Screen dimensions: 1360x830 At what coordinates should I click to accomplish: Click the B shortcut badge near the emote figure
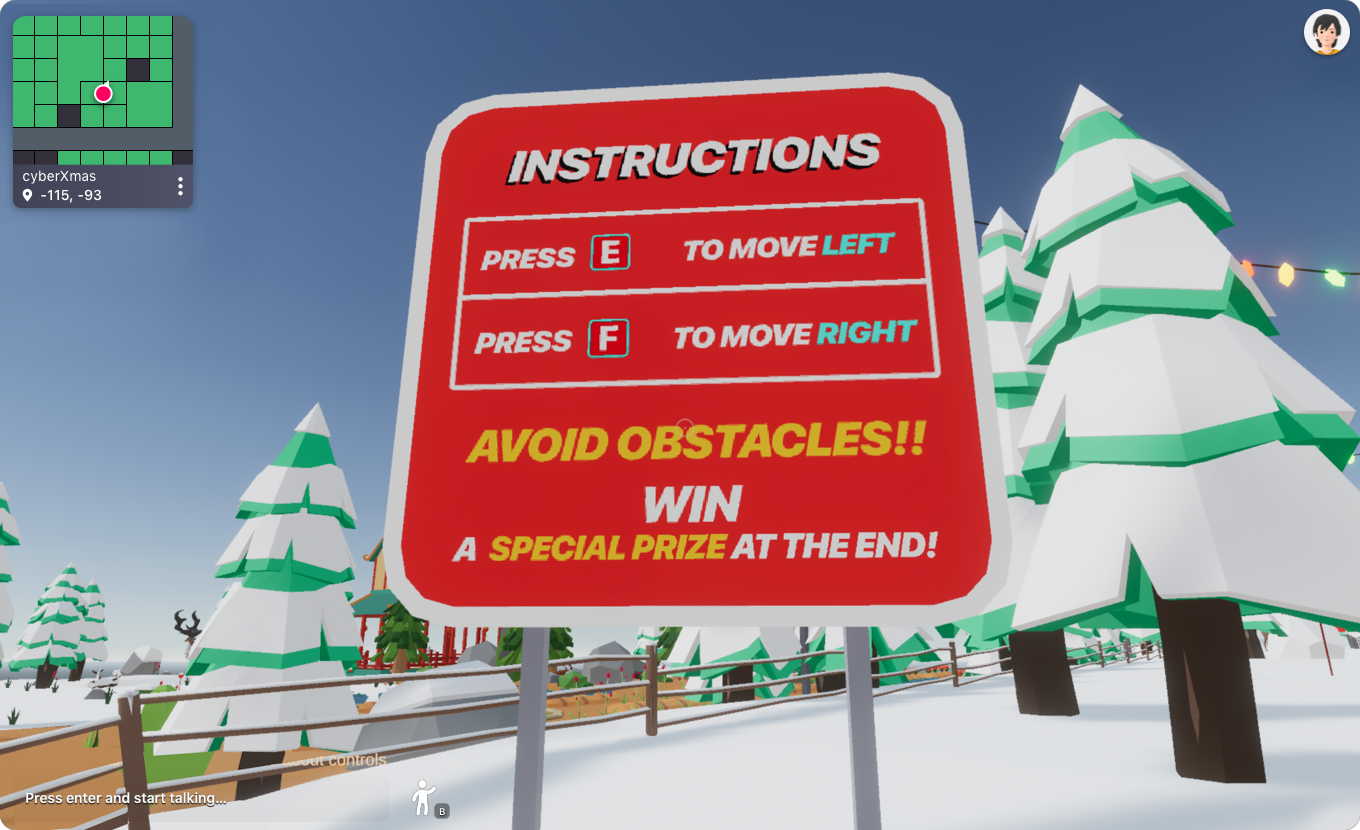tap(441, 811)
